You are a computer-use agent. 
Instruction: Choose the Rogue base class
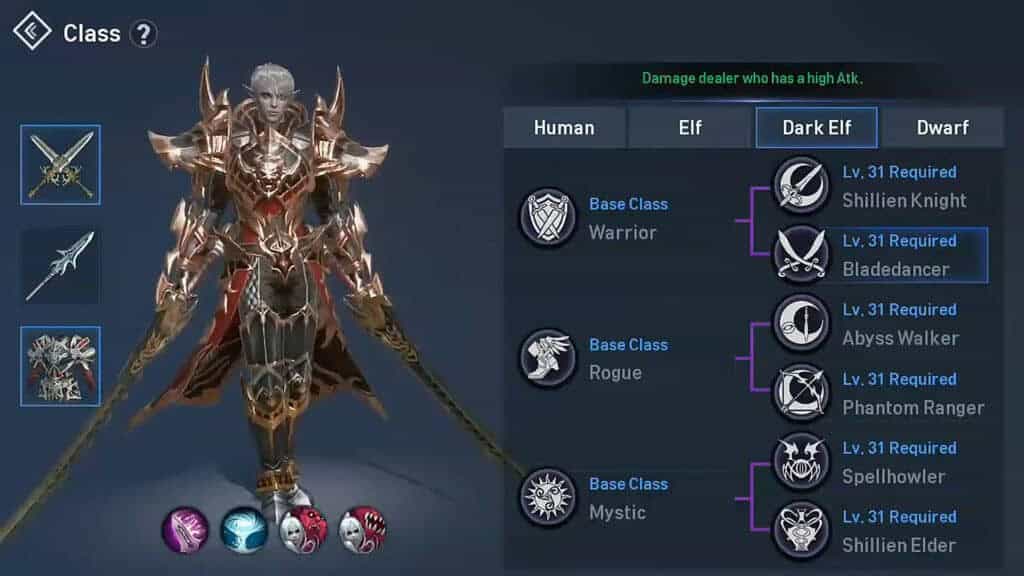click(x=547, y=358)
